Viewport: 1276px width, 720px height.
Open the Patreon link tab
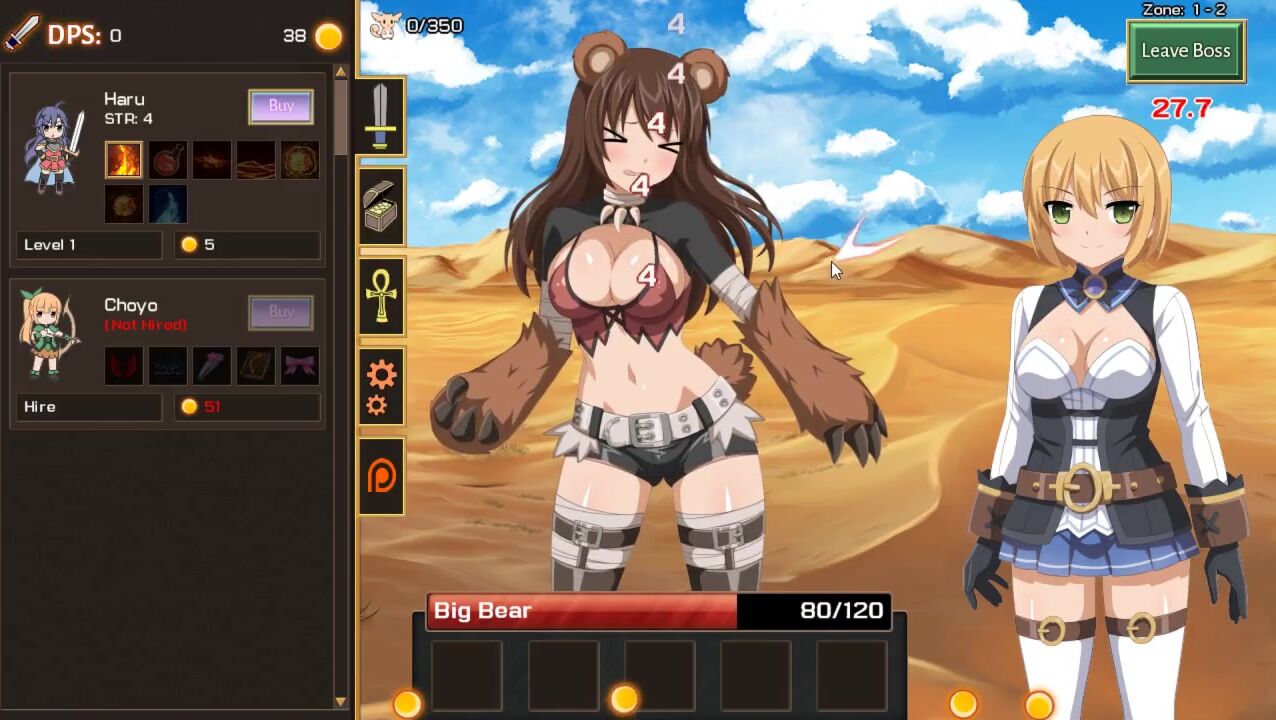[x=381, y=477]
